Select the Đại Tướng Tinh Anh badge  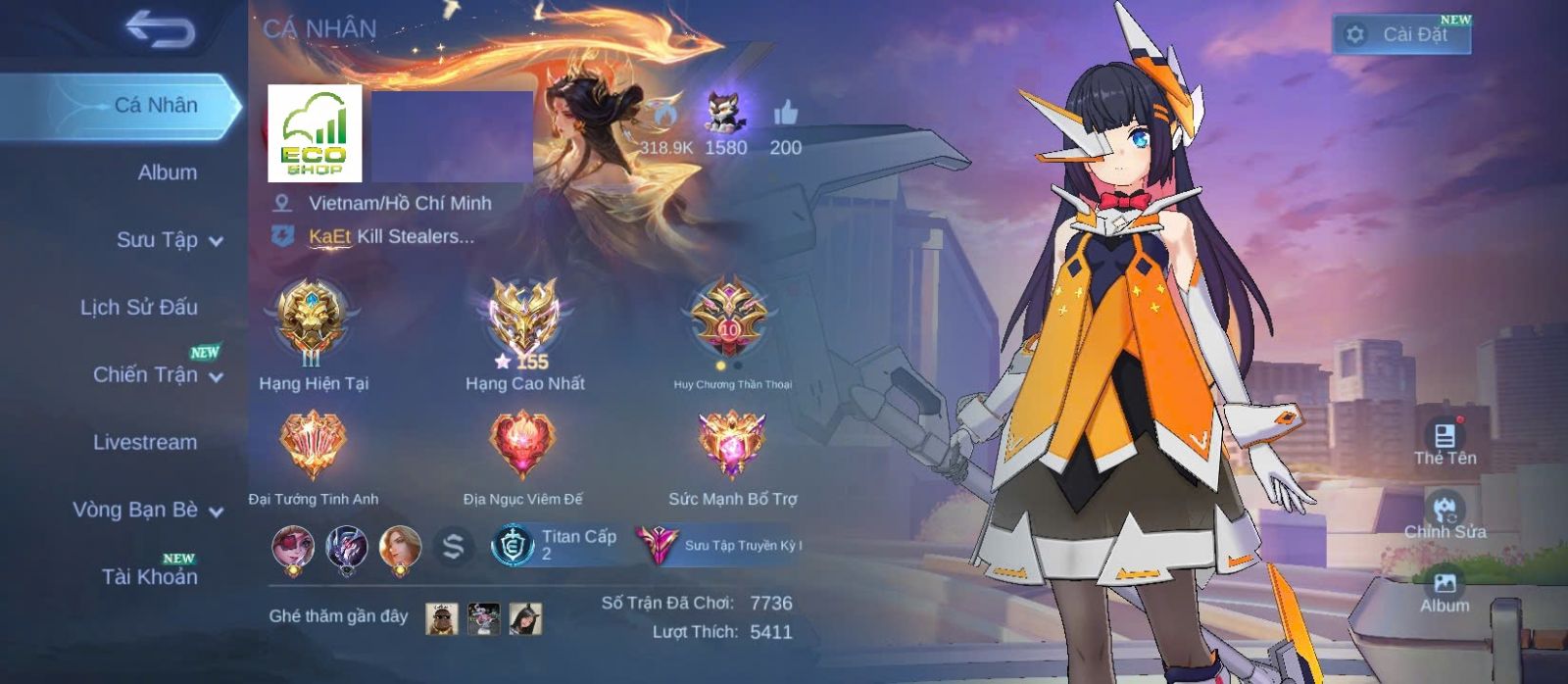tap(313, 446)
